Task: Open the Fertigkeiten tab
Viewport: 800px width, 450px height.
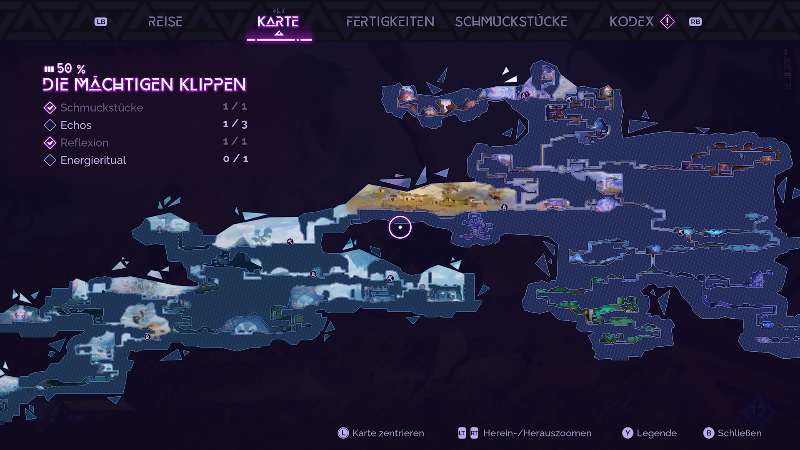Action: click(390, 21)
